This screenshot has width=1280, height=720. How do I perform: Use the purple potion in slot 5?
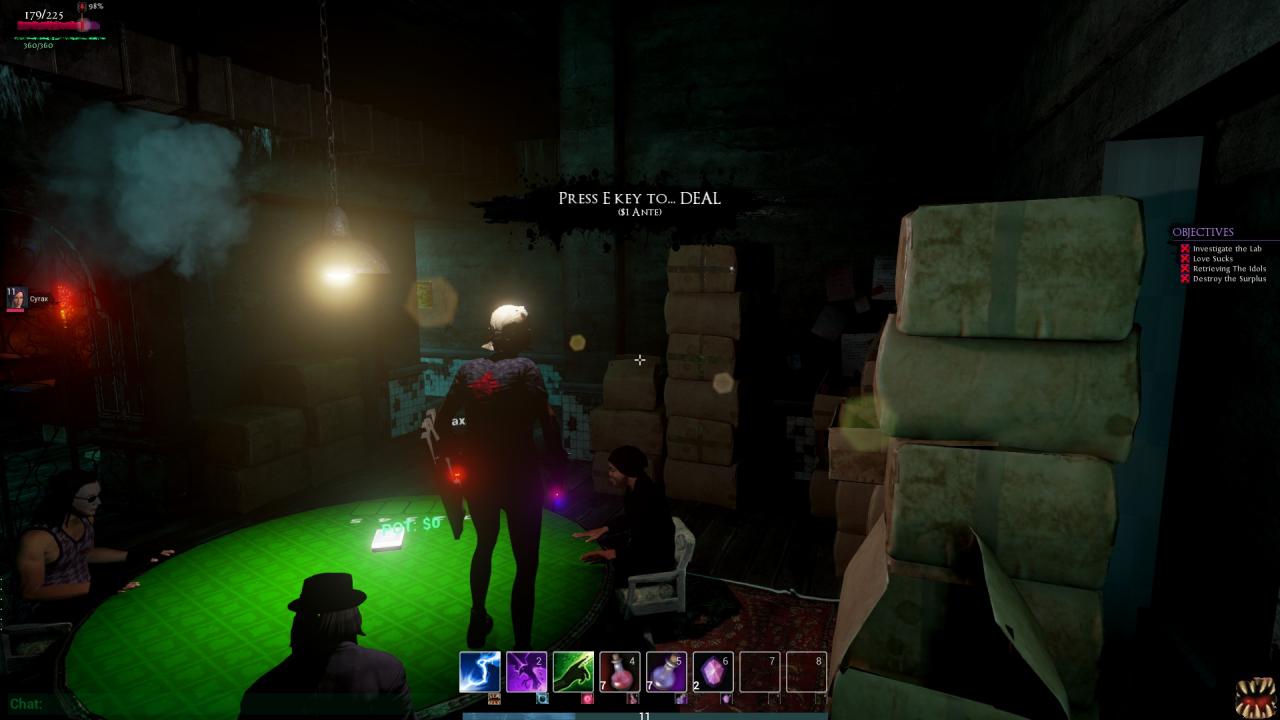666,672
